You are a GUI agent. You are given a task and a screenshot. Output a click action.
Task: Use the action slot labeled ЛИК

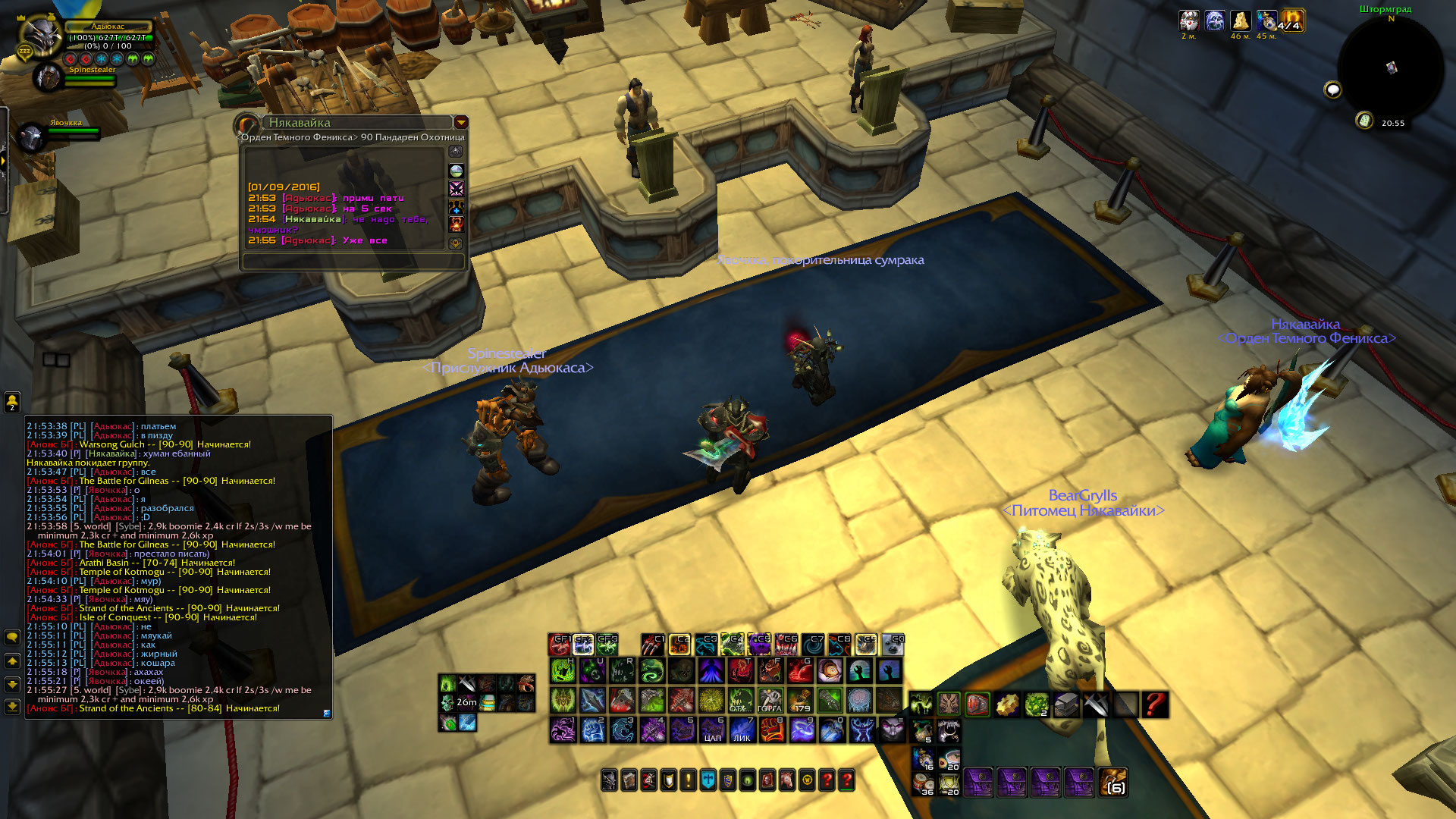coord(742,730)
